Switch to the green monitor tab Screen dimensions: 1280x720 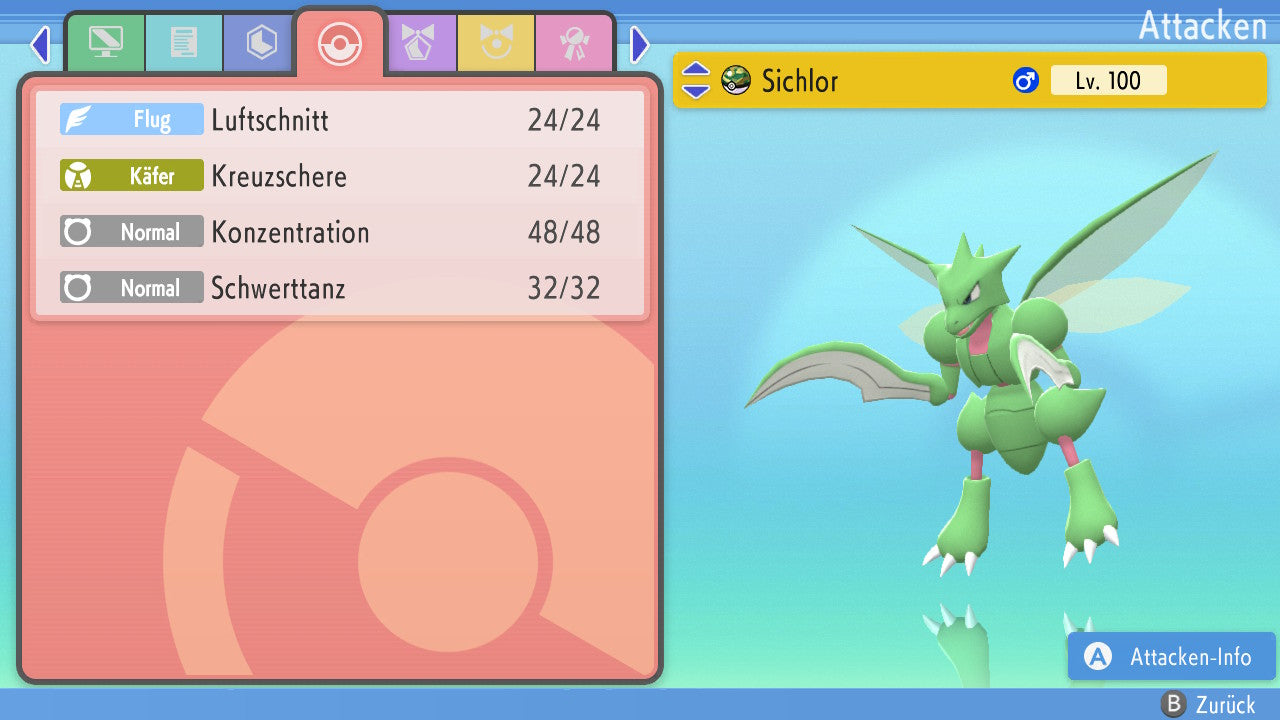(x=105, y=43)
